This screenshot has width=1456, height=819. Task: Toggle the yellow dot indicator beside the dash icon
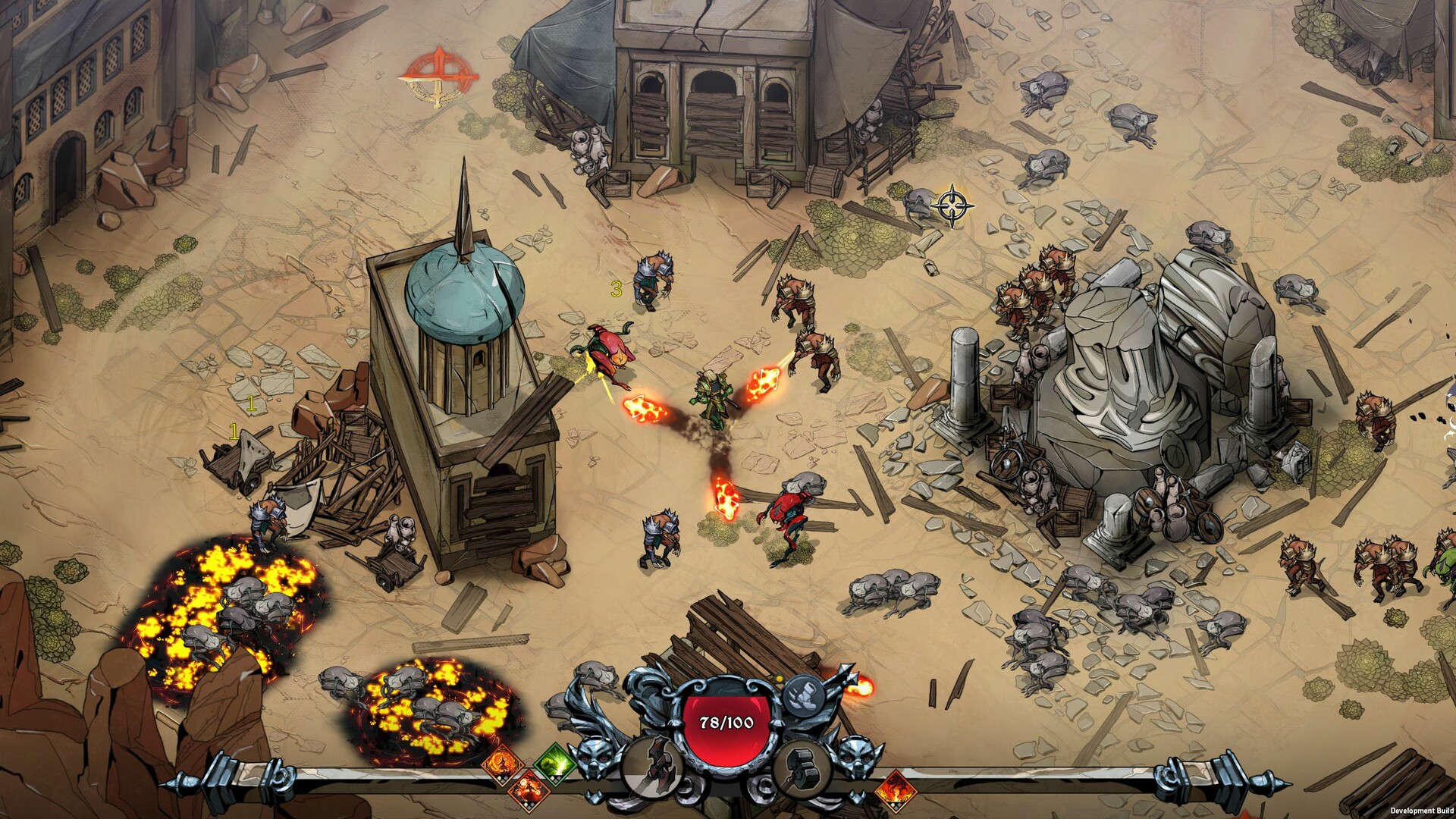point(779,678)
